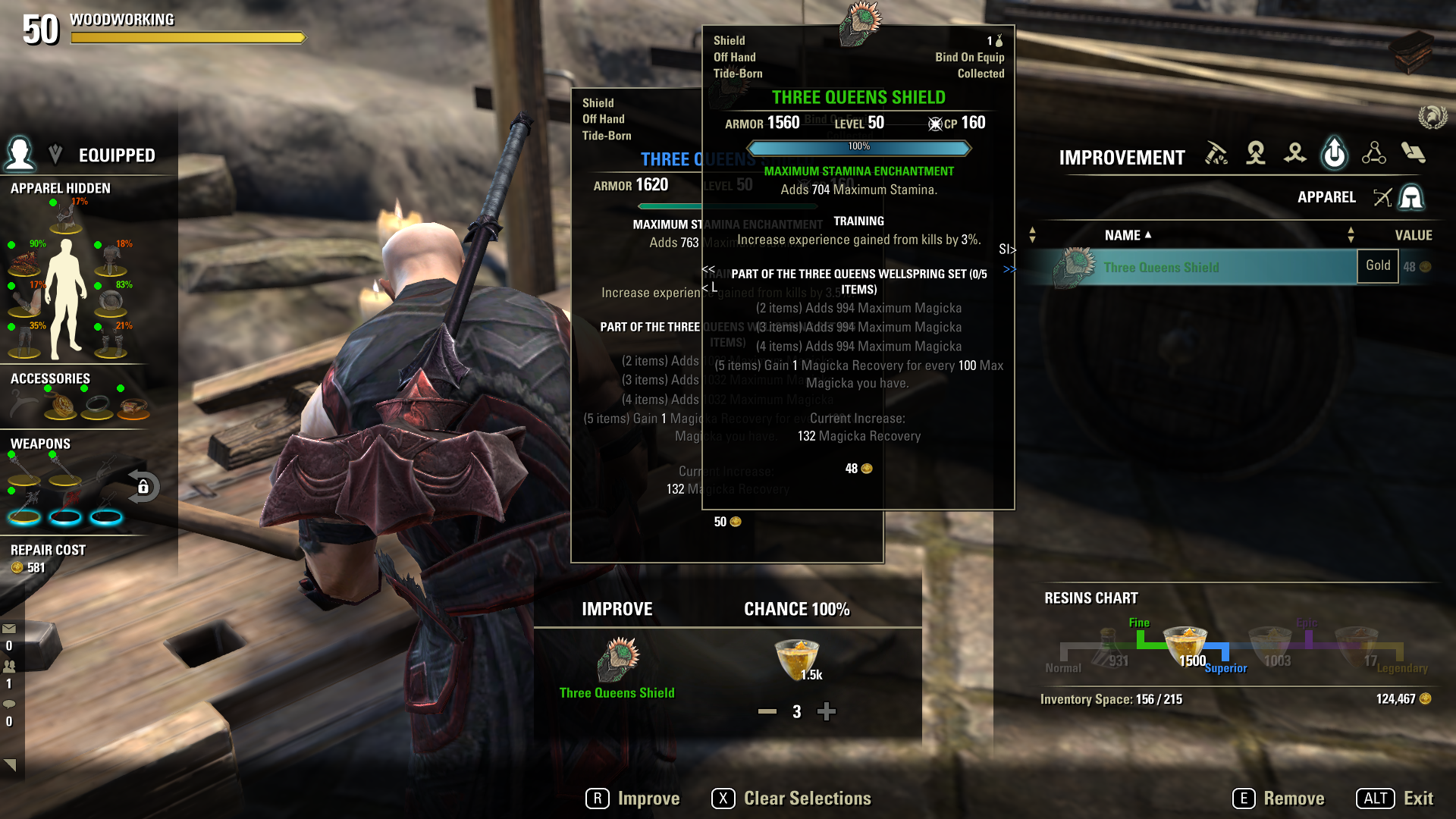The height and width of the screenshot is (819, 1456).
Task: Exit the woodworking station
Action: click(x=1395, y=799)
